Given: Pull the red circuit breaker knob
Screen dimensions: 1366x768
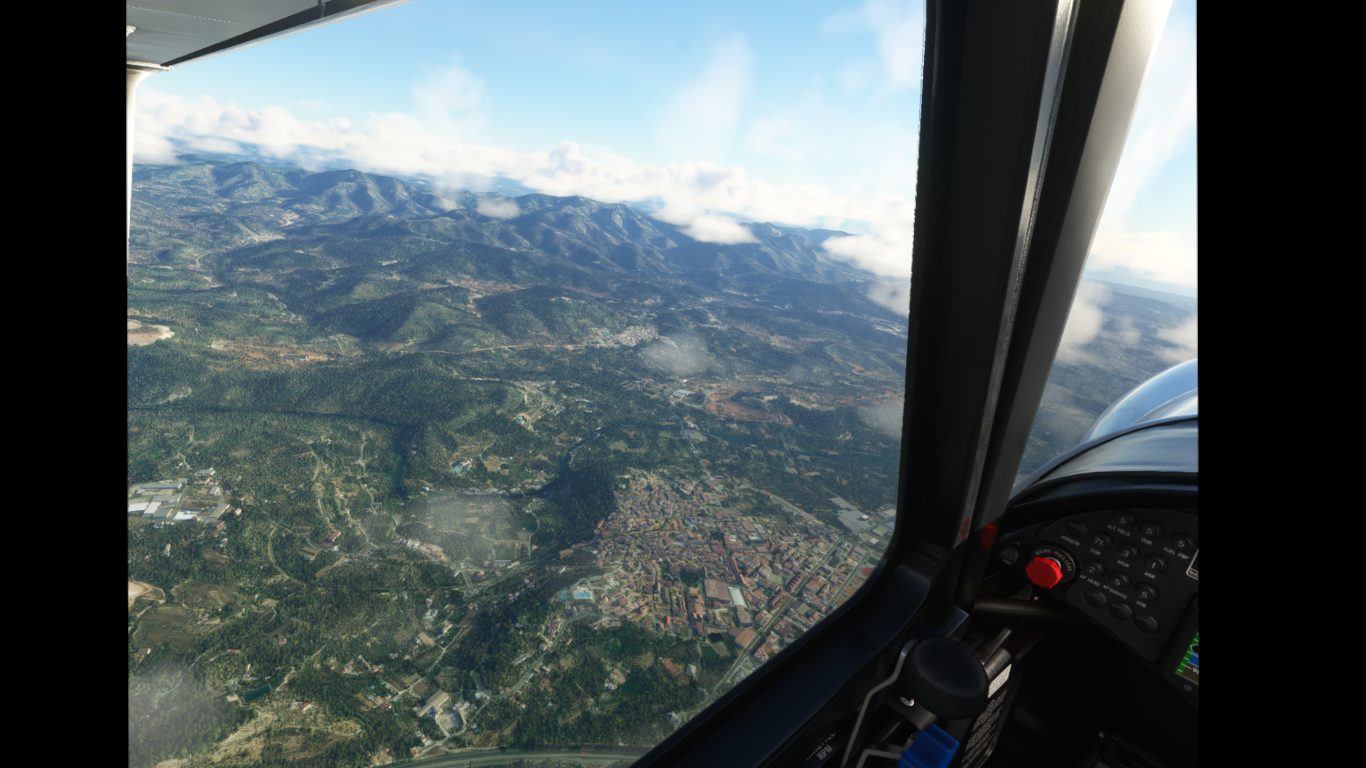Looking at the screenshot, I should (x=1044, y=571).
